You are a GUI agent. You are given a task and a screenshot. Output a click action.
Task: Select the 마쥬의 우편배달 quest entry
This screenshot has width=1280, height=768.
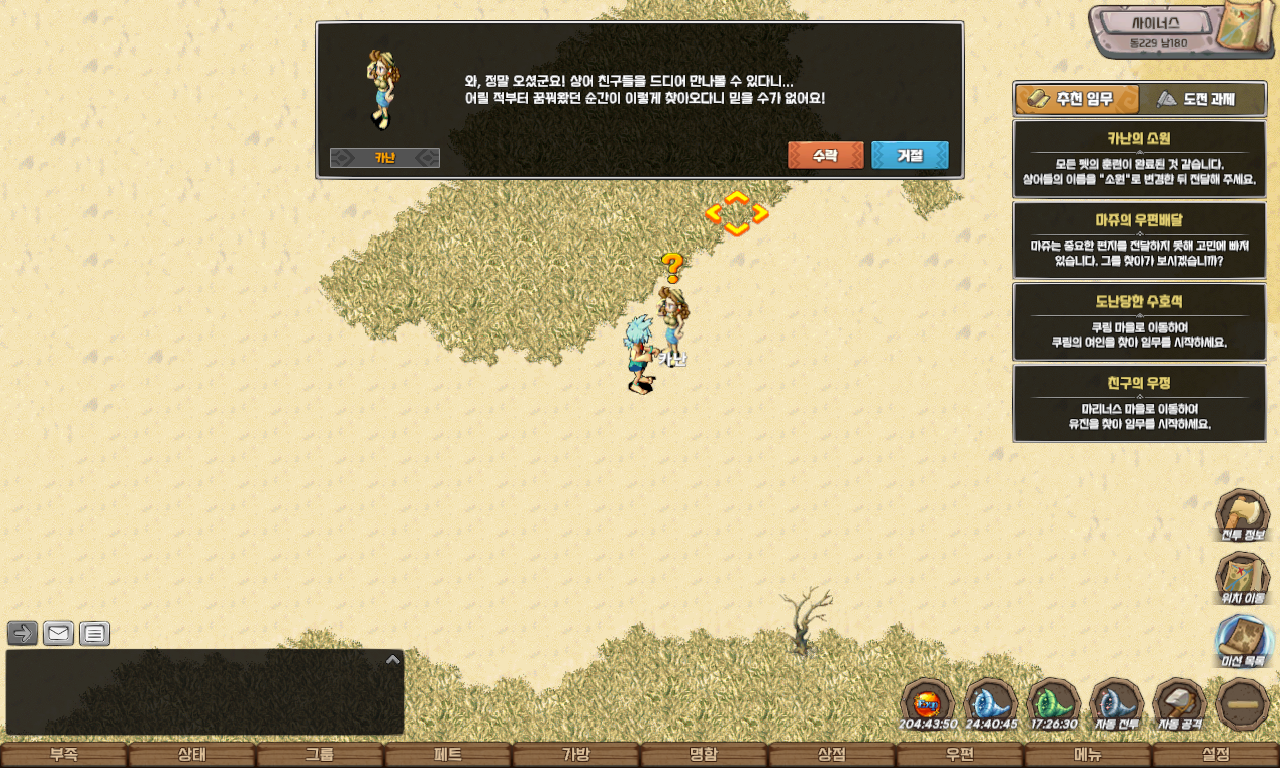coord(1139,240)
